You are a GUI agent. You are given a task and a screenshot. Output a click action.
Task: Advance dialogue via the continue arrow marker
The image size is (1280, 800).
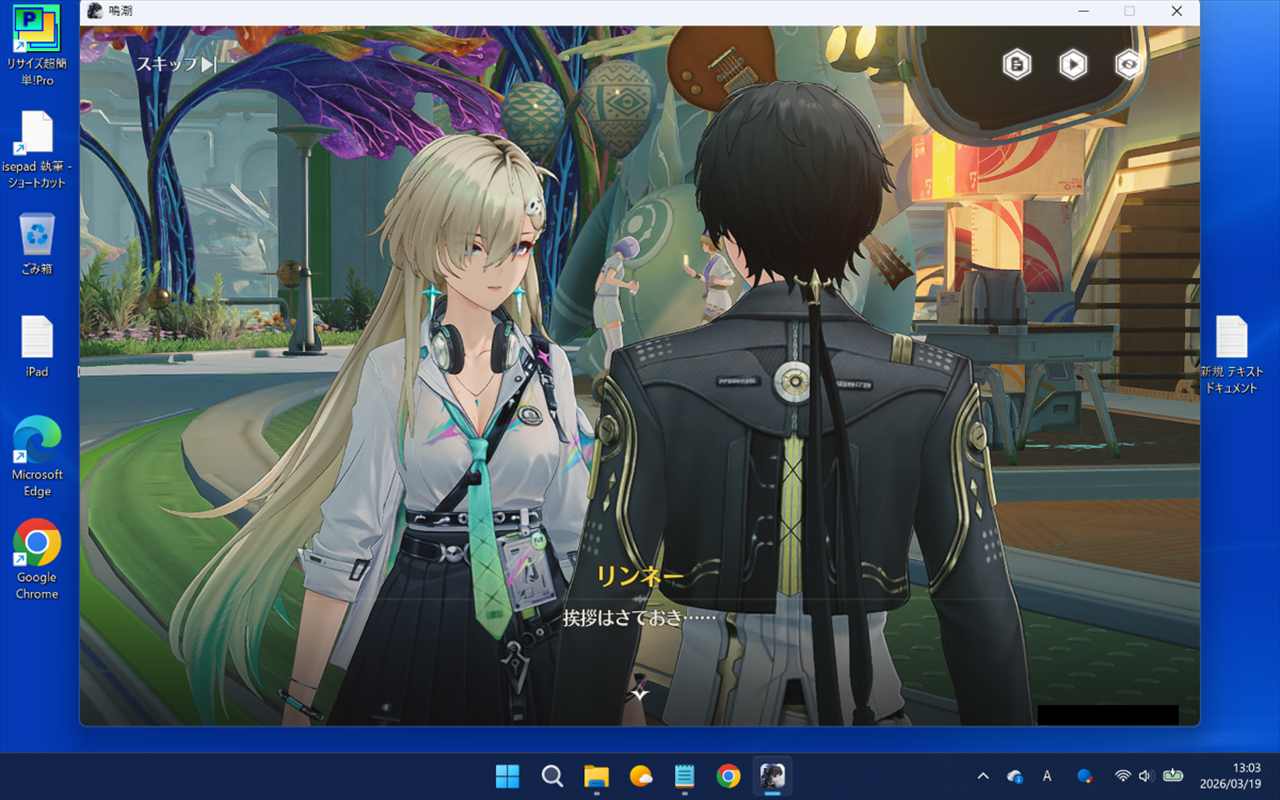click(x=640, y=692)
